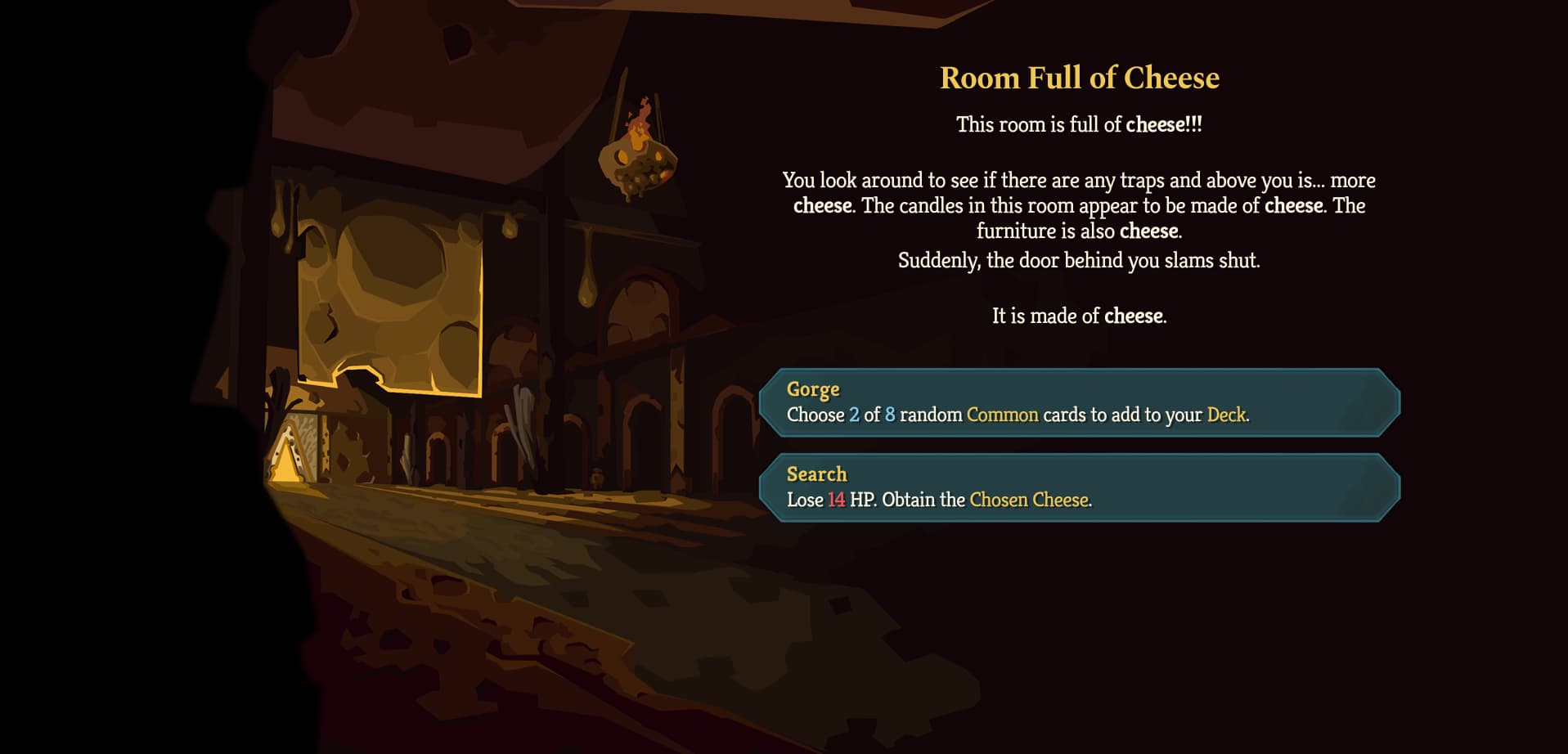This screenshot has width=1568, height=754.
Task: Click the It is made of cheese line
Action: click(x=1080, y=316)
